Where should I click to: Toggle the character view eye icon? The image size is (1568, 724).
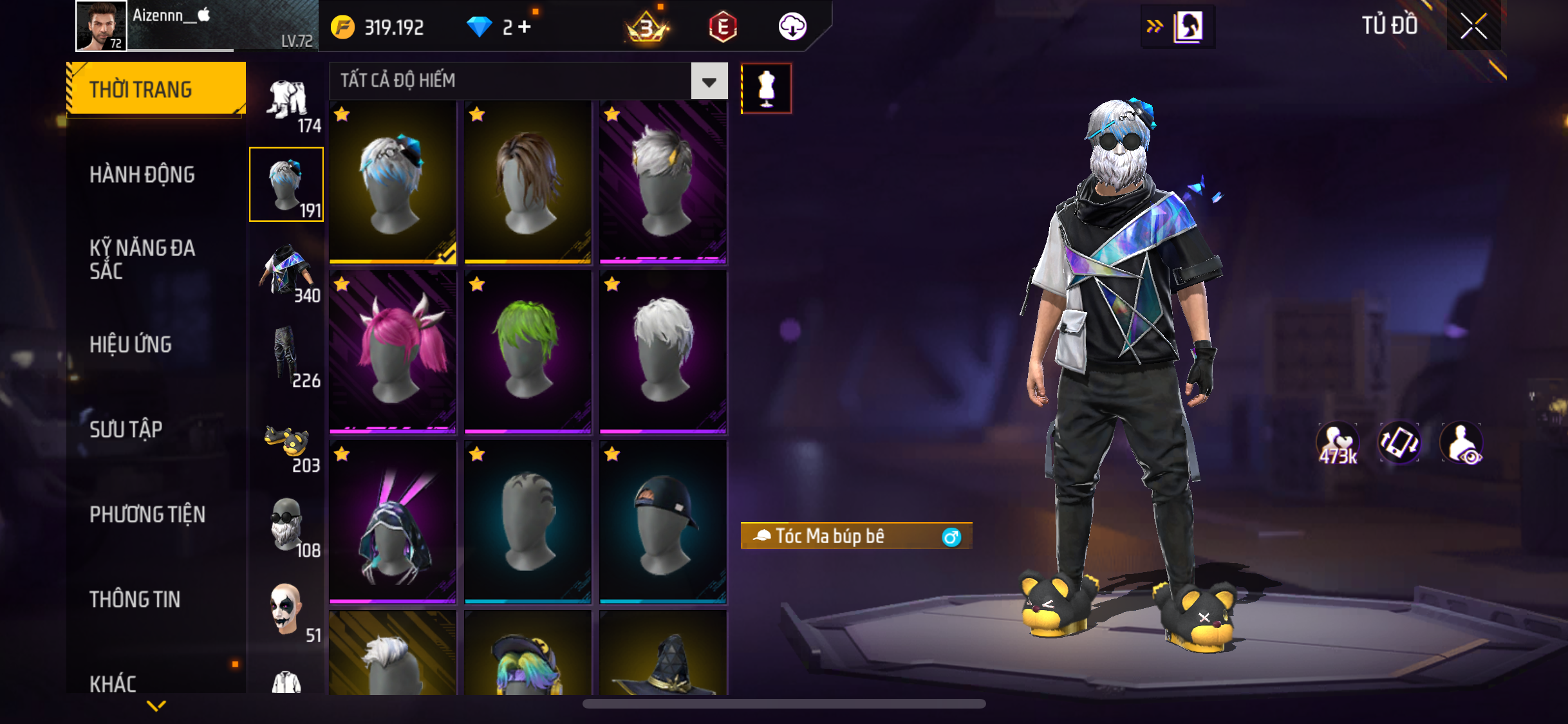1462,443
